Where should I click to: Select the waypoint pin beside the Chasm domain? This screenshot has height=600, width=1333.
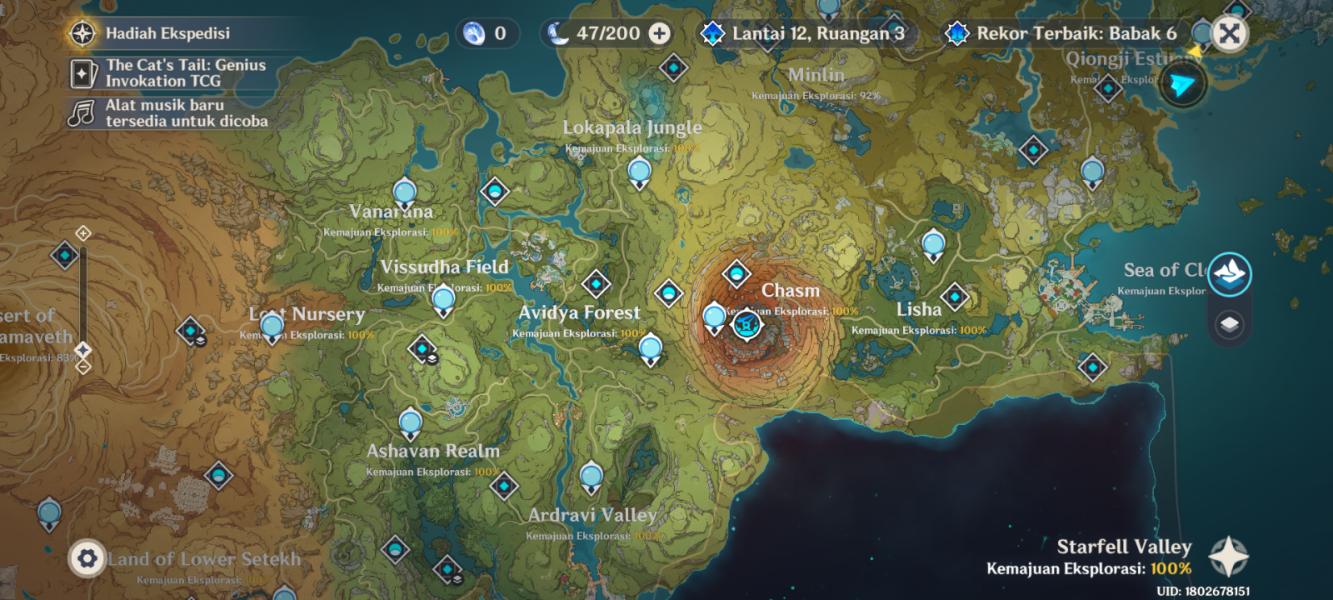coord(714,318)
